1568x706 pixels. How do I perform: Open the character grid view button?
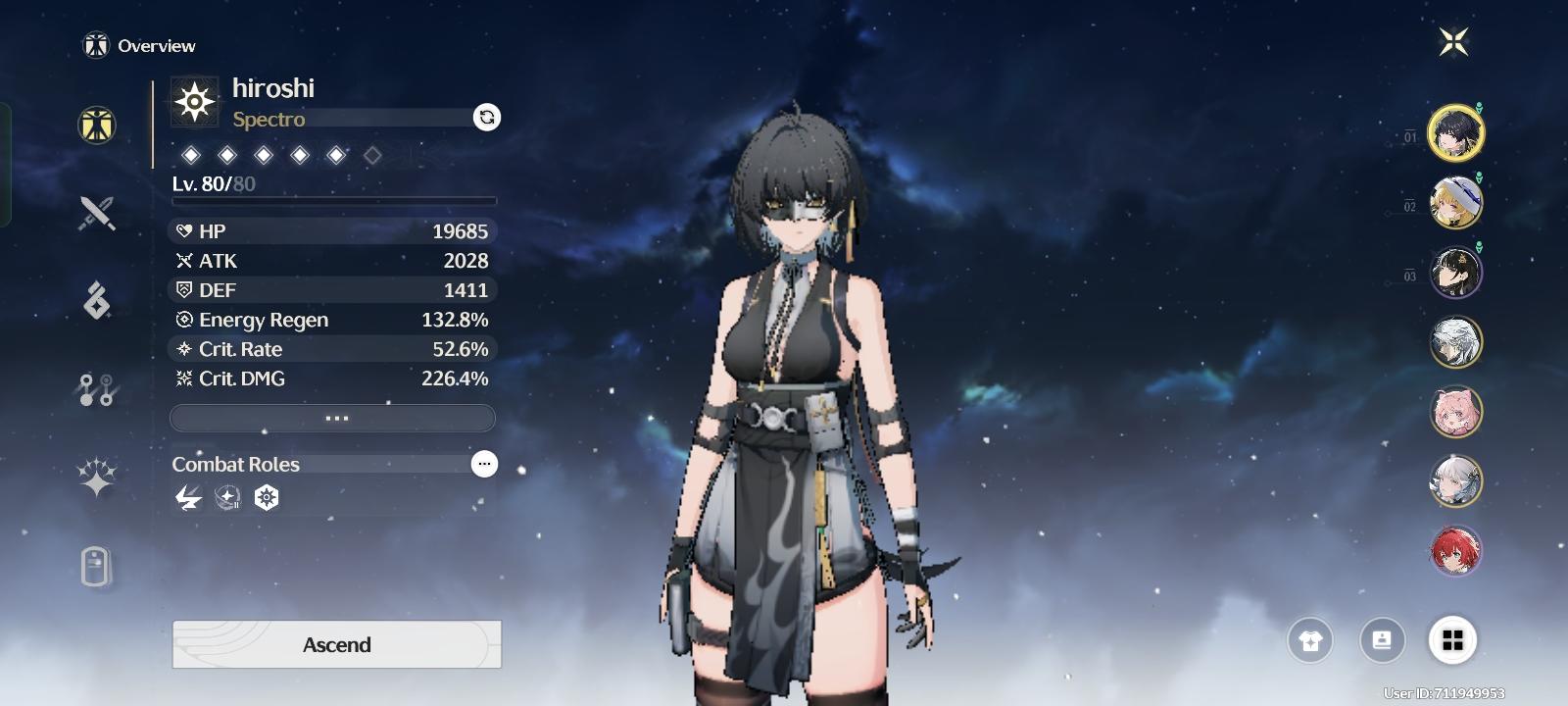coord(1452,640)
